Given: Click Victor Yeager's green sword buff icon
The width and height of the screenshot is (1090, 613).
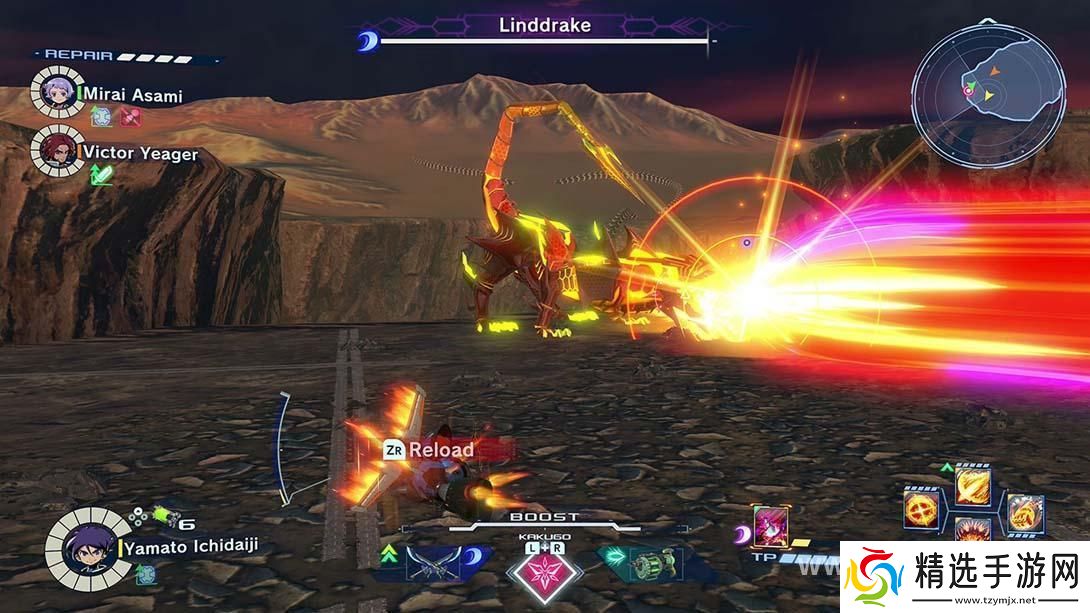Looking at the screenshot, I should (101, 174).
